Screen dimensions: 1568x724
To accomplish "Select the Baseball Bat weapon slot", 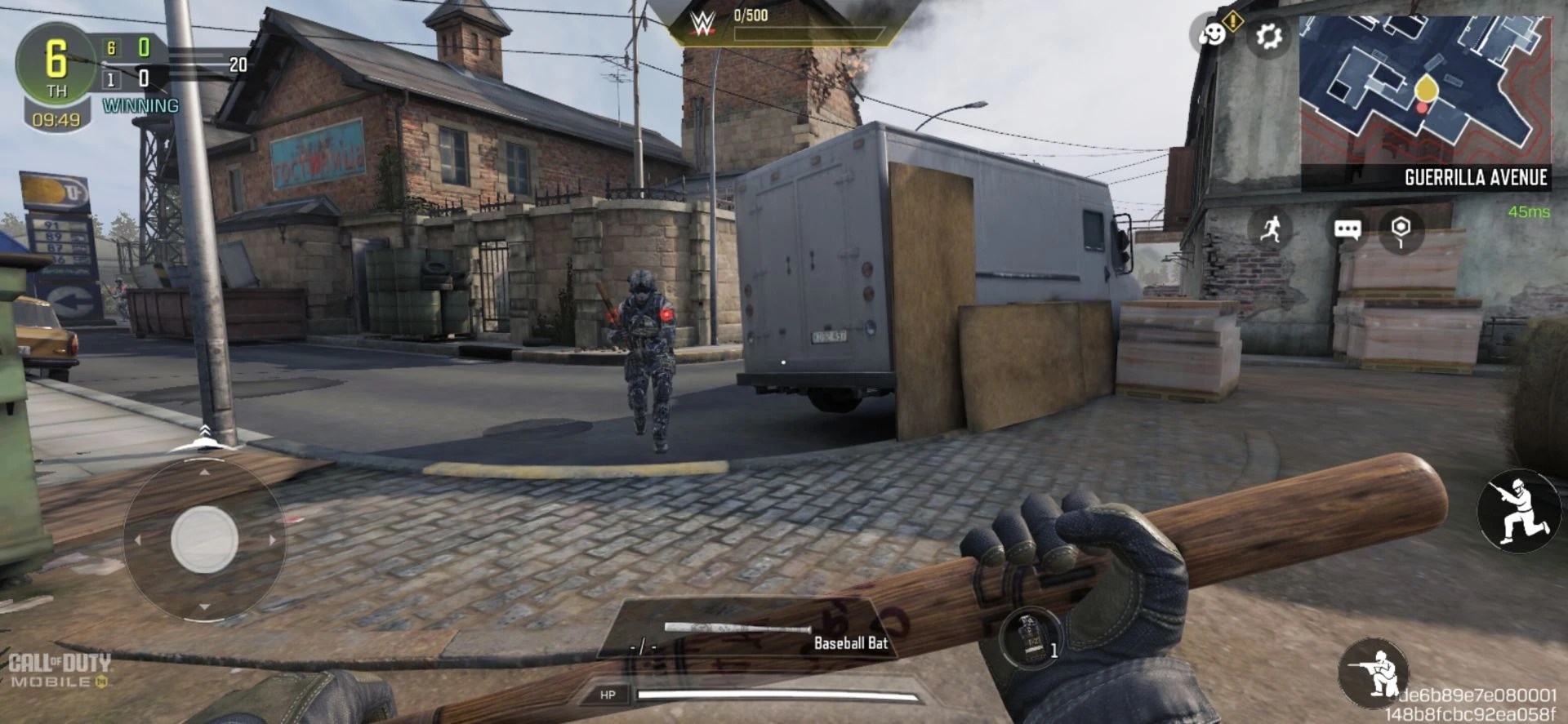I will pyautogui.click(x=743, y=638).
